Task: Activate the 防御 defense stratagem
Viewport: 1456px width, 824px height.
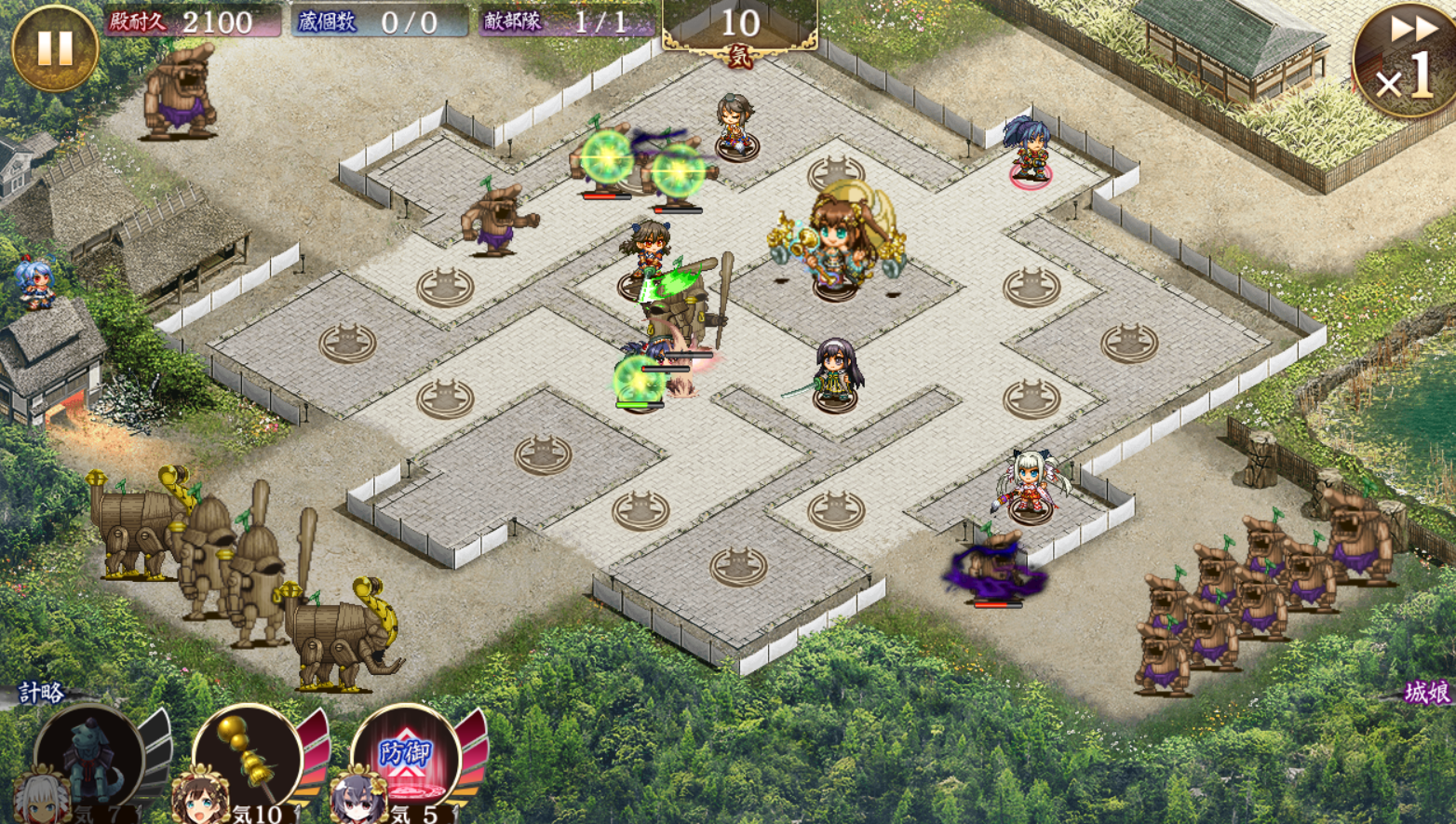Action: click(406, 756)
